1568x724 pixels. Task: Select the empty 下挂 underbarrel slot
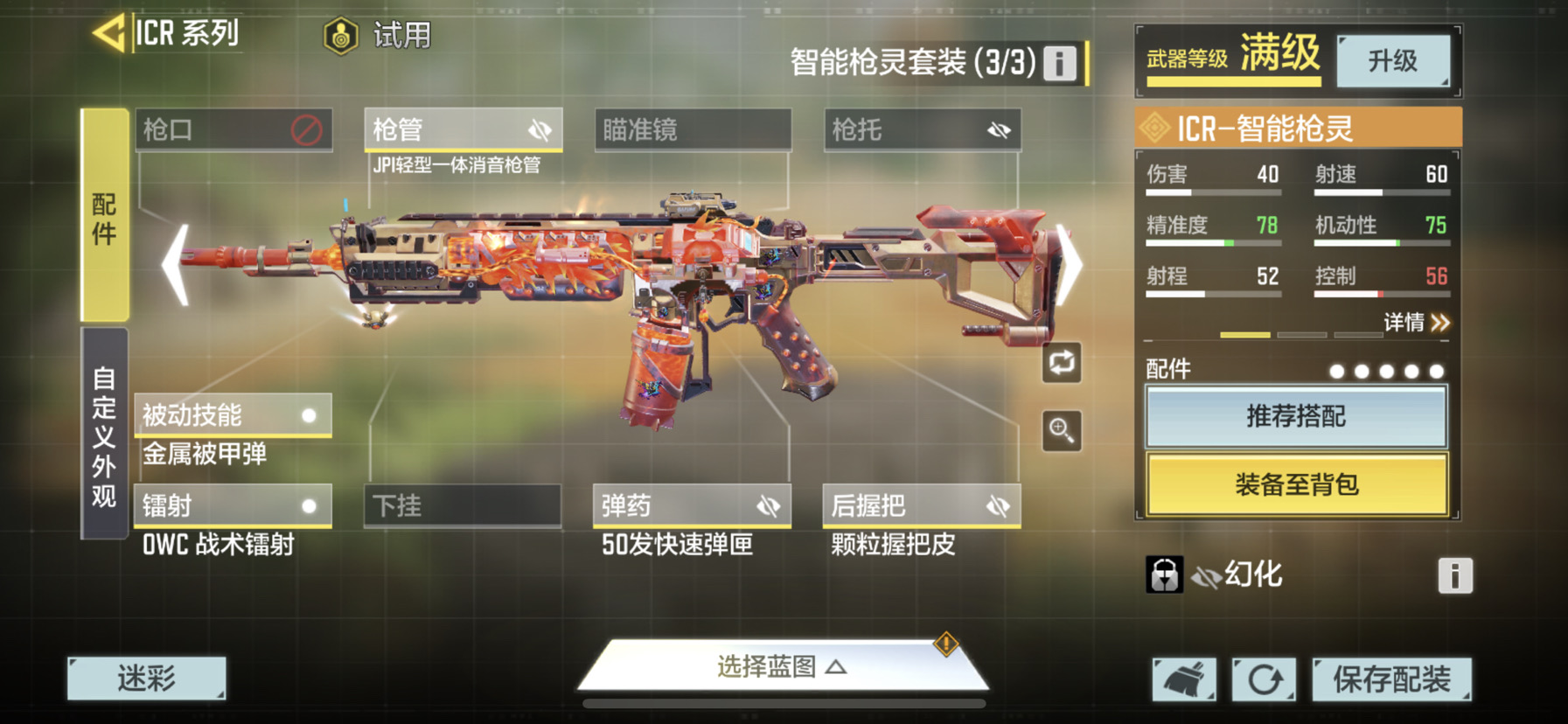point(463,506)
